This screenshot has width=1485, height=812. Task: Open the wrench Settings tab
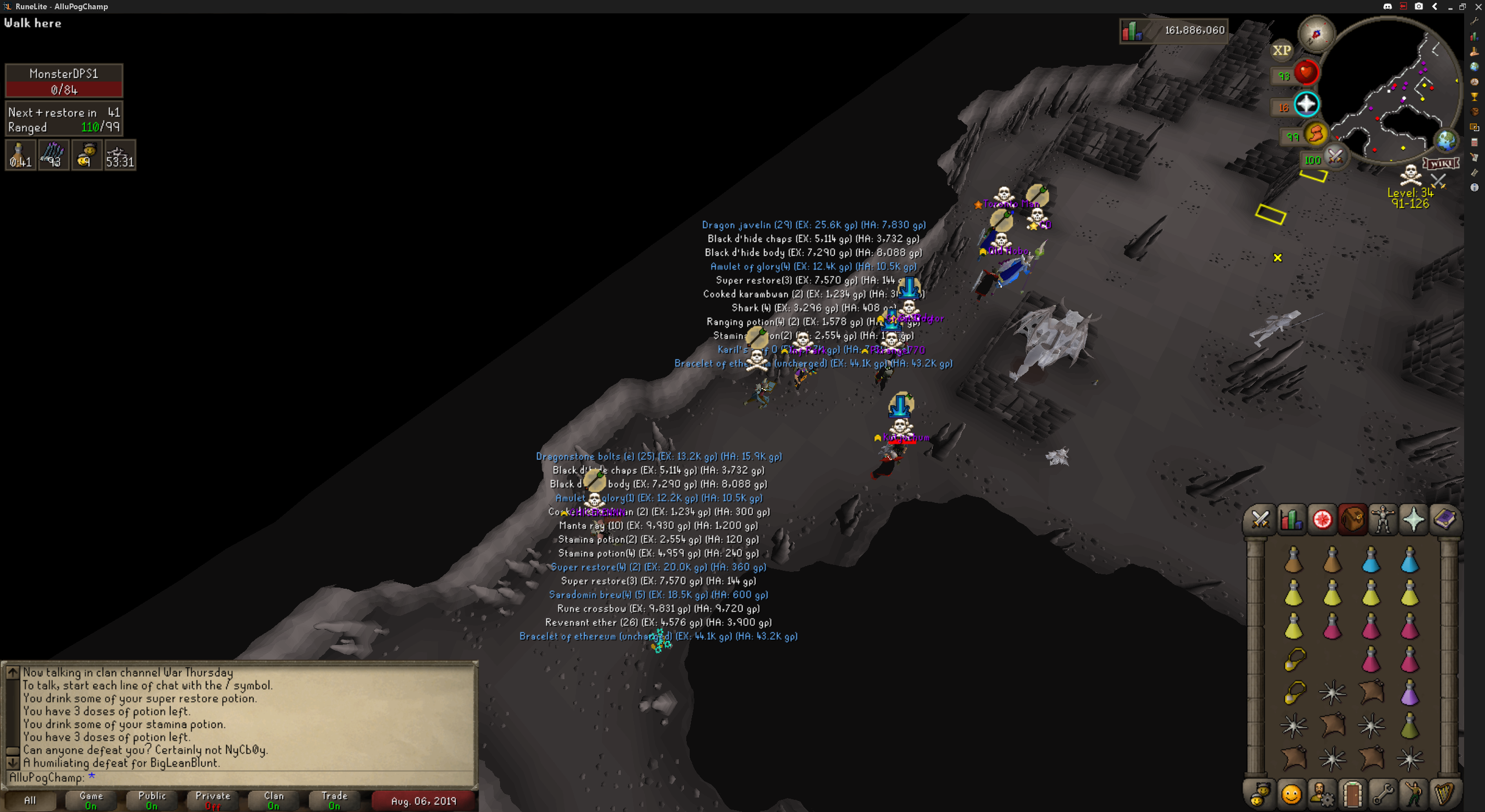(1383, 794)
